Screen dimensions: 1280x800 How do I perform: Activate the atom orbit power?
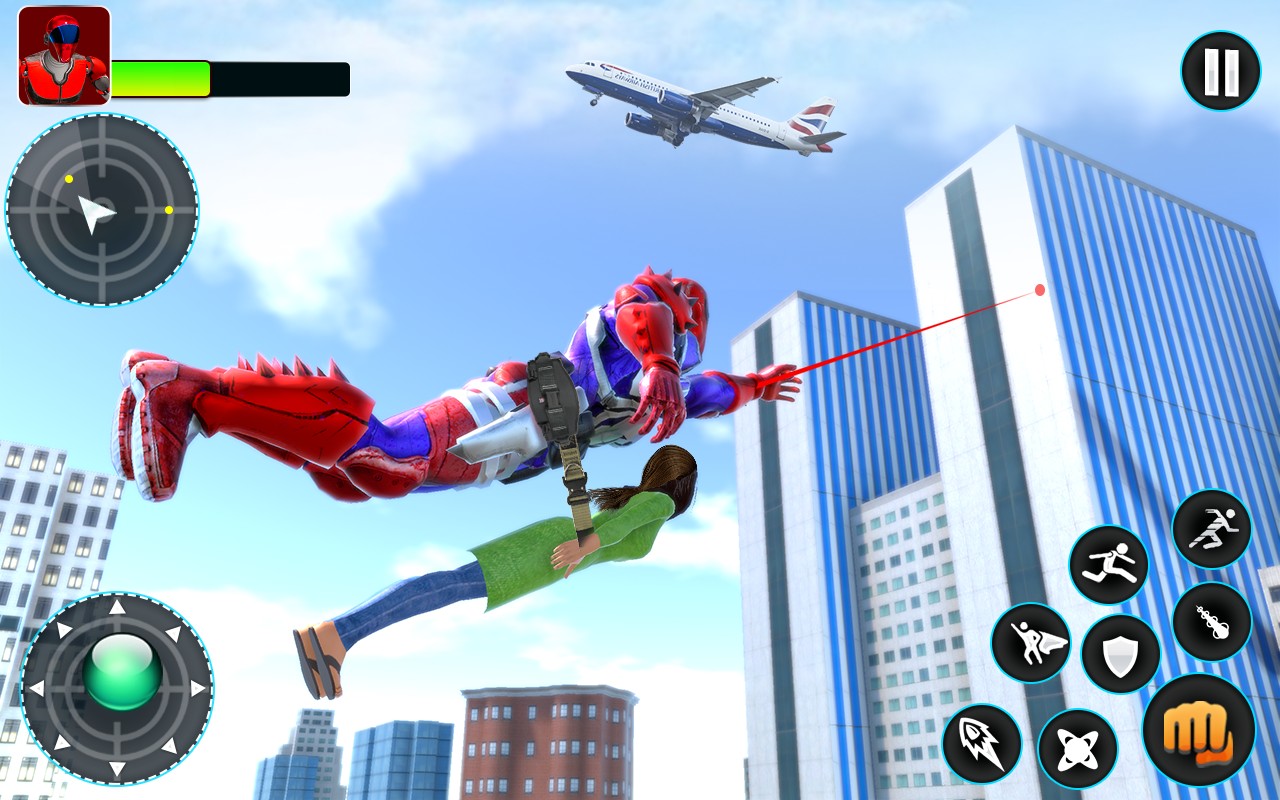pyautogui.click(x=1076, y=749)
